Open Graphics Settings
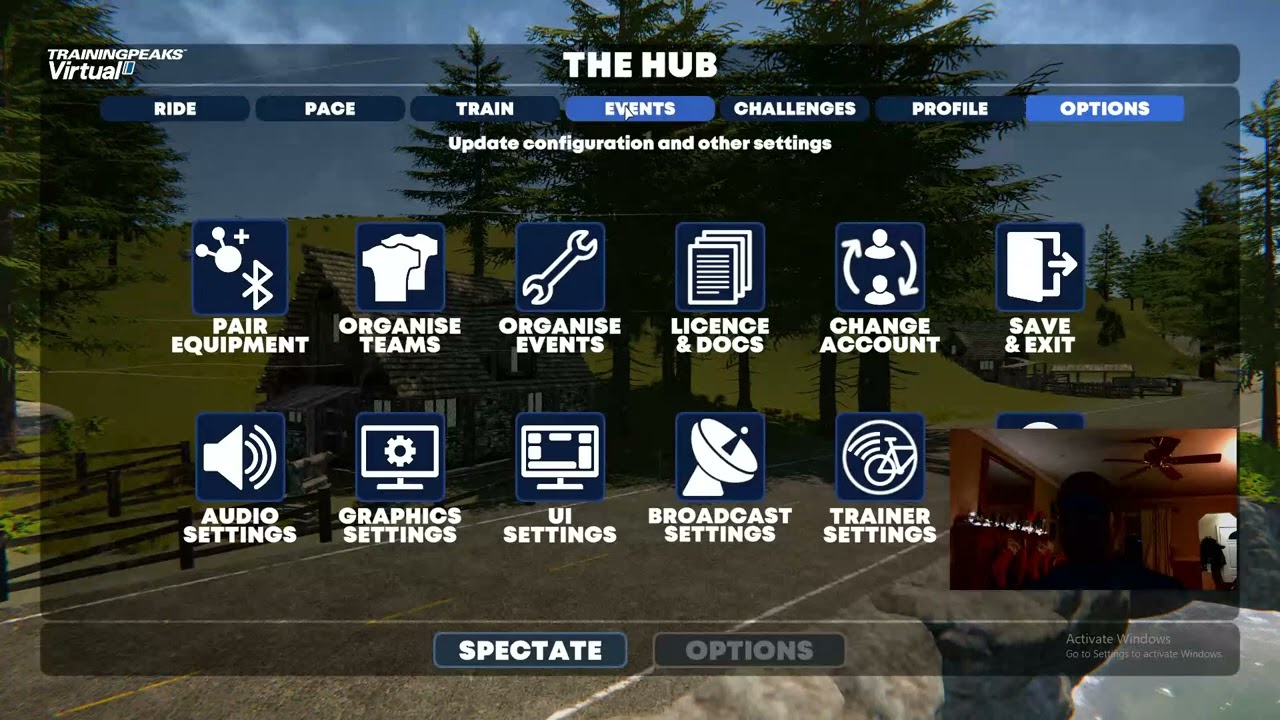 [400, 458]
